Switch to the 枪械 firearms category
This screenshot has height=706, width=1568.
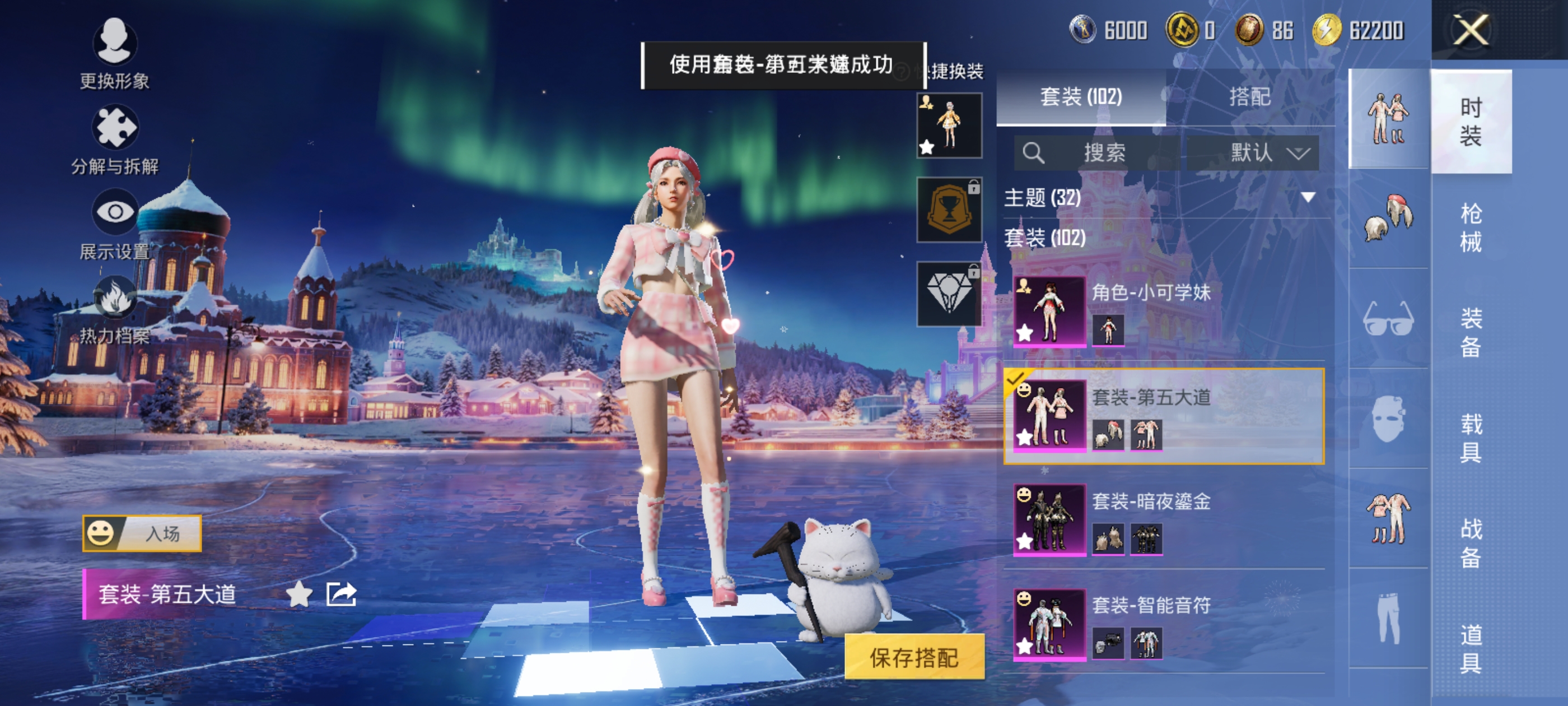1471,226
